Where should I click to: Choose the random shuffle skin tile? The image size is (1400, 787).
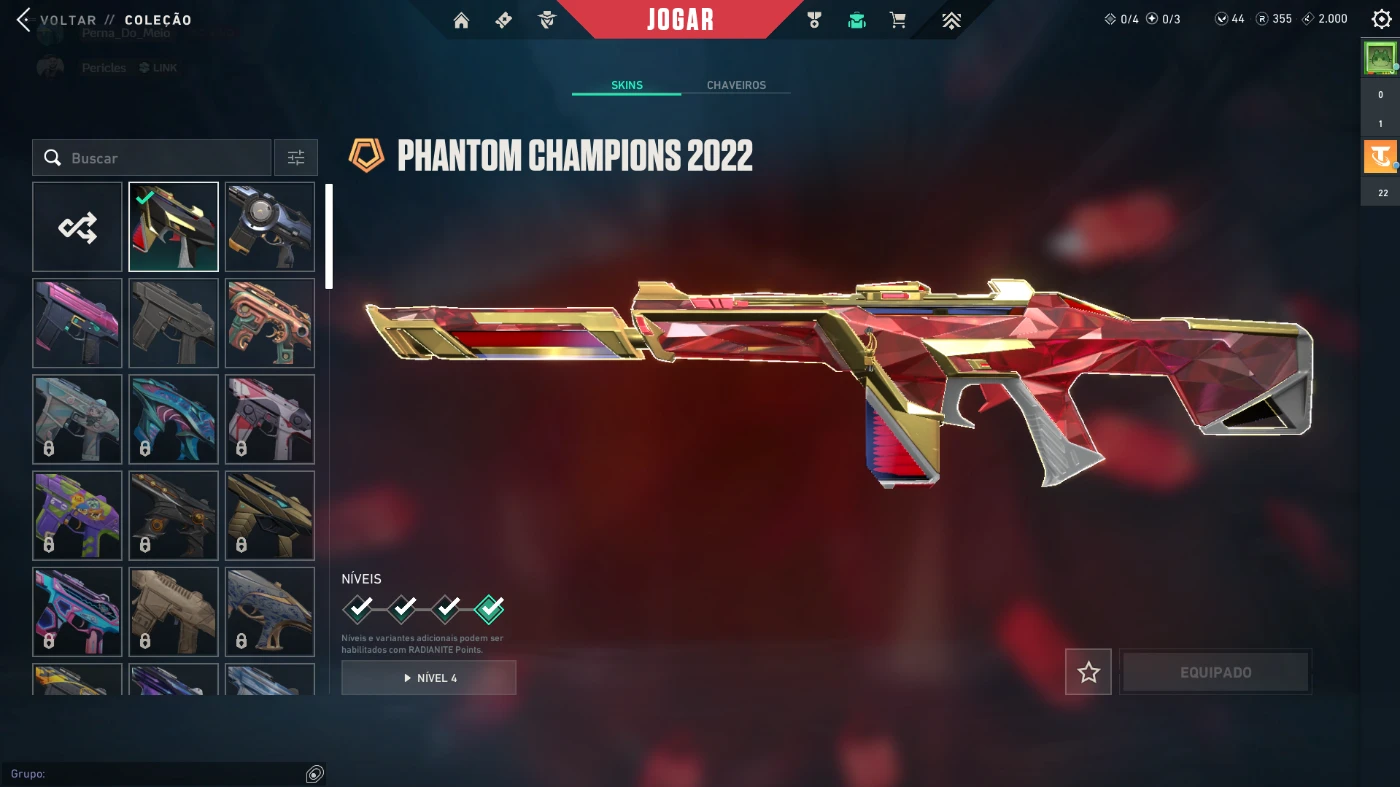pos(77,227)
